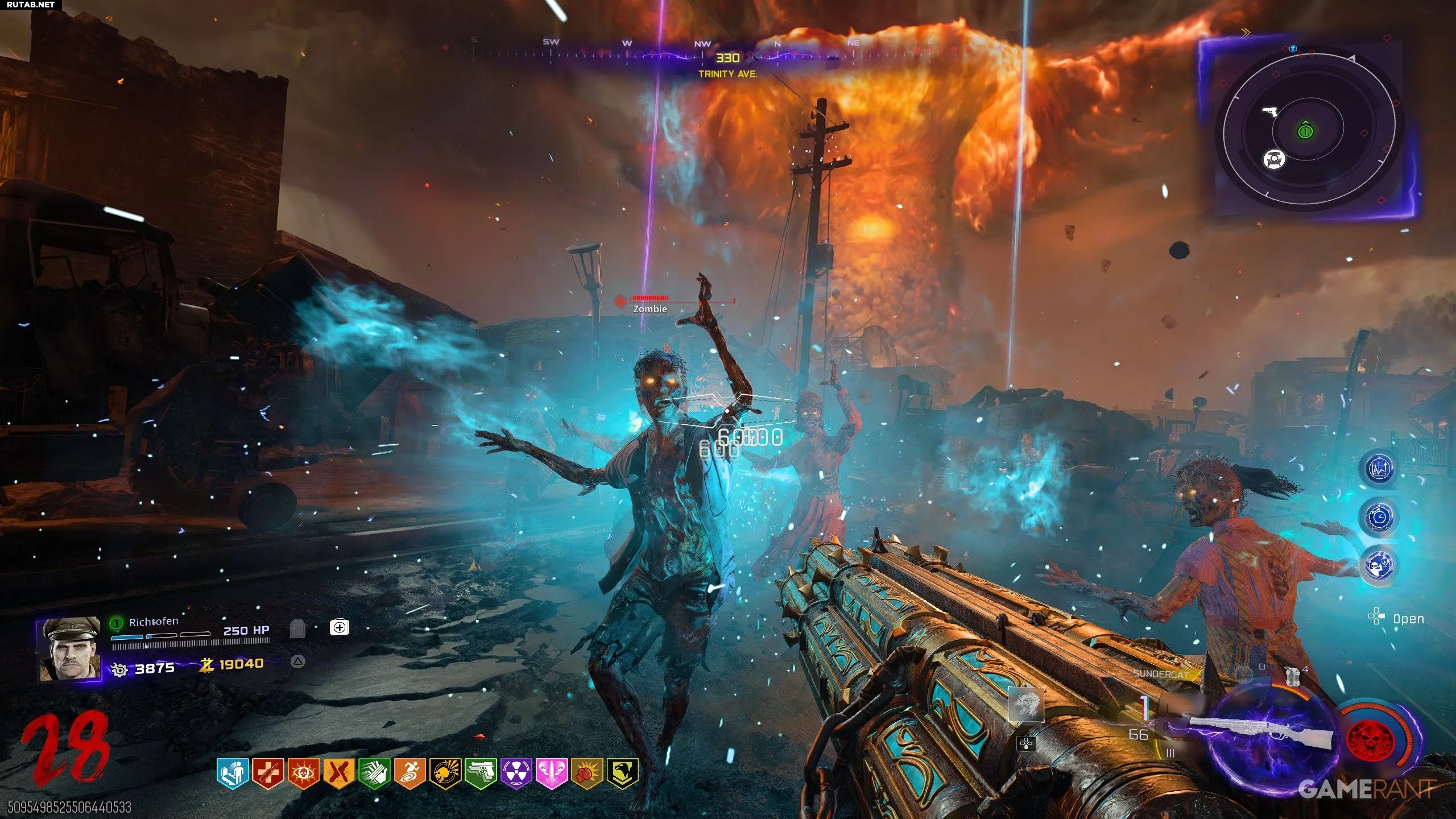Choose the skull-in-eye Death Perception perk
1456x819 pixels.
click(303, 773)
